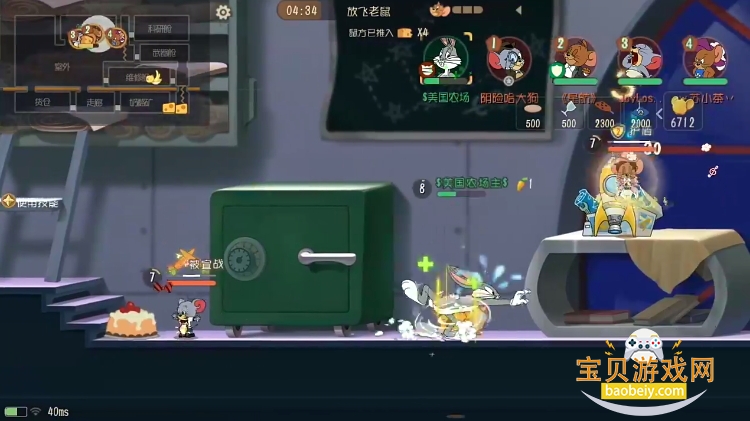The width and height of the screenshot is (750, 421).
Task: Select the Bugs Bunny cat player portrait
Action: (445, 58)
